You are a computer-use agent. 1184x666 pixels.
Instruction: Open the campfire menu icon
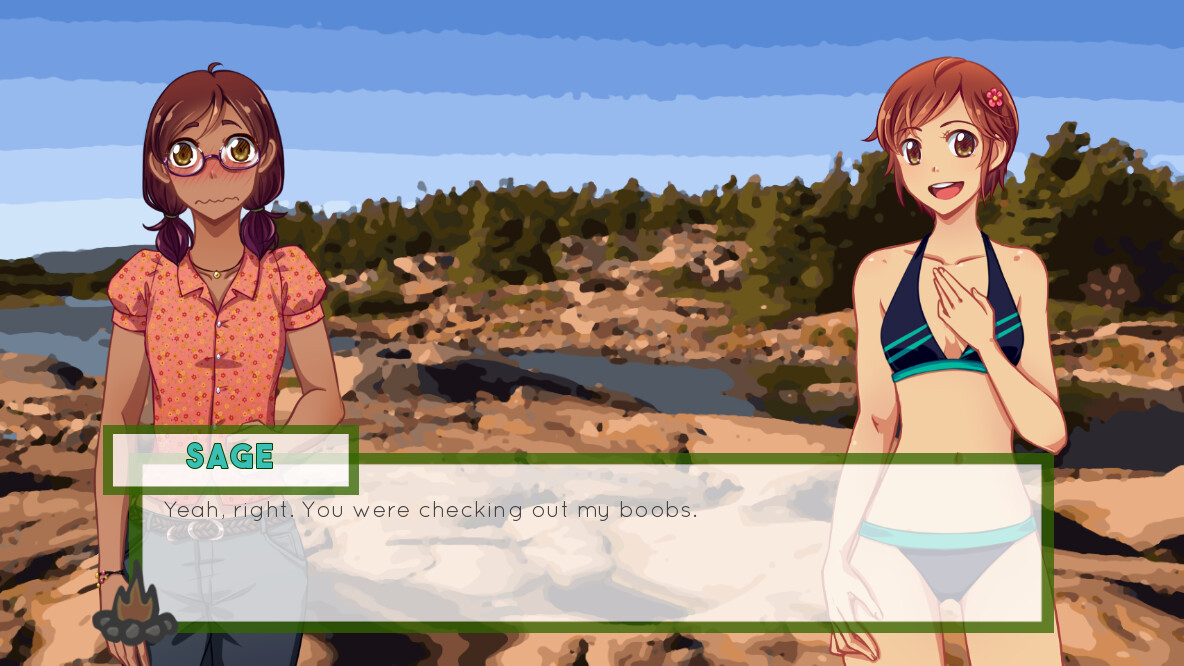tap(135, 609)
